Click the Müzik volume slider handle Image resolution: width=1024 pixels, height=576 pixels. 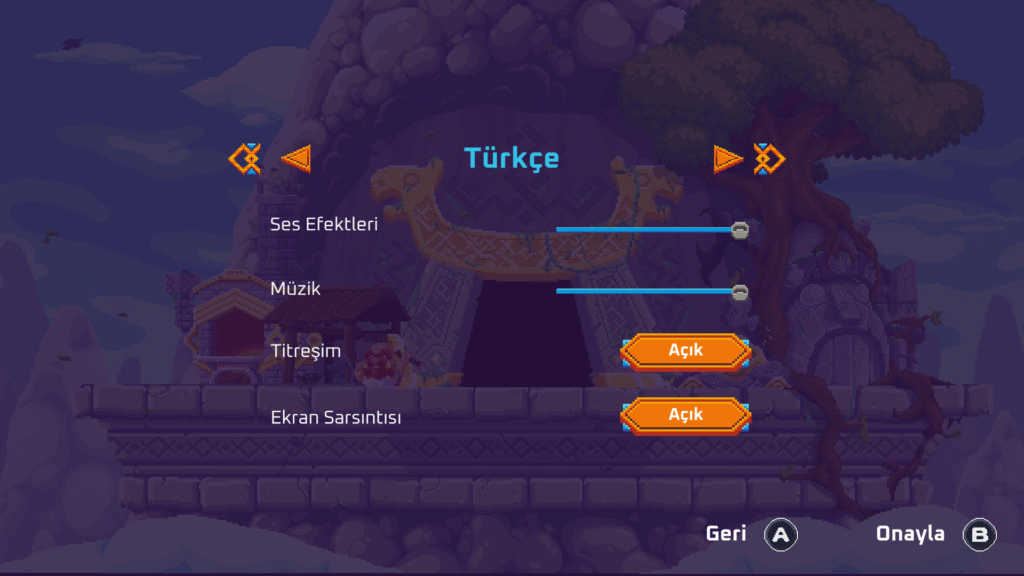pyautogui.click(x=739, y=292)
